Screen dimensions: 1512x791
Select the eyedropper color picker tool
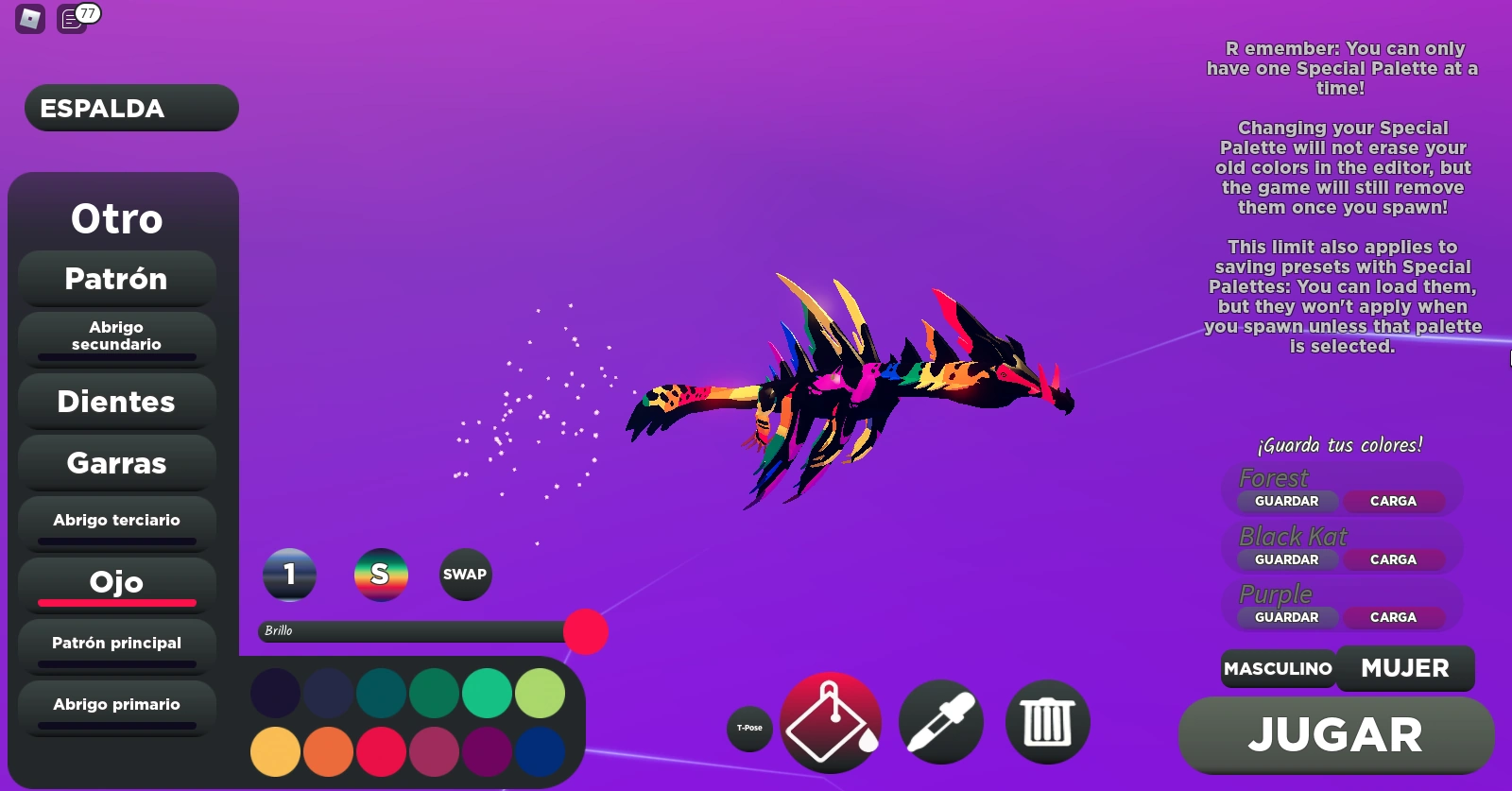tap(942, 722)
